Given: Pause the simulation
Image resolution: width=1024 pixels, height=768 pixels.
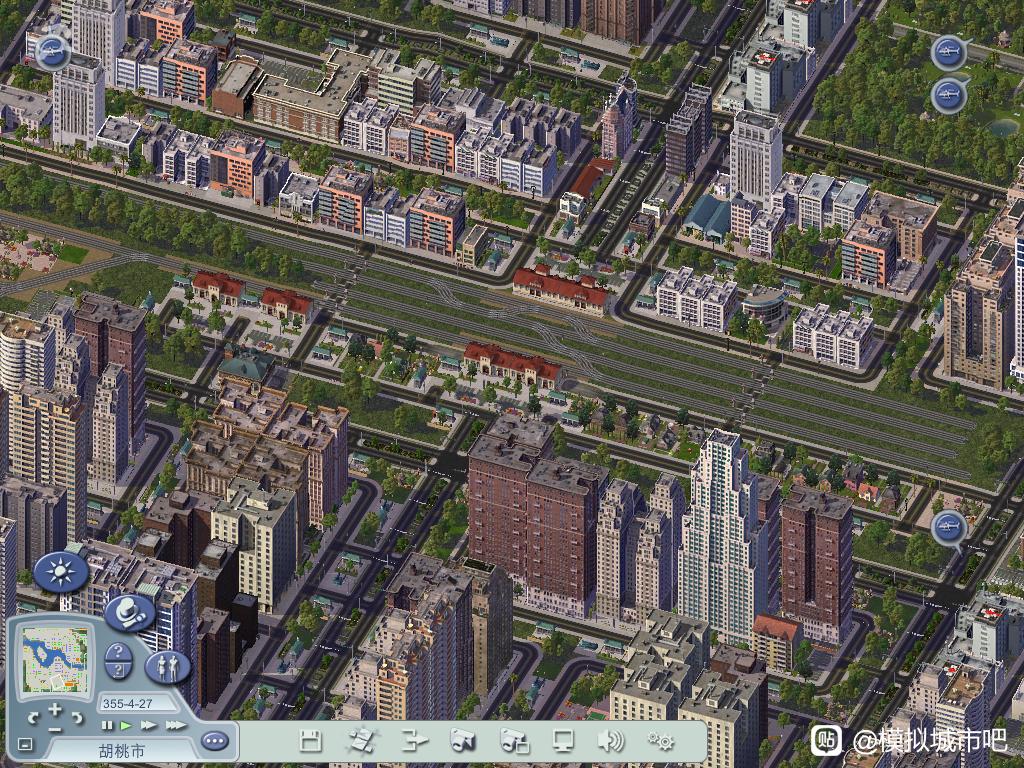Looking at the screenshot, I should (x=107, y=725).
